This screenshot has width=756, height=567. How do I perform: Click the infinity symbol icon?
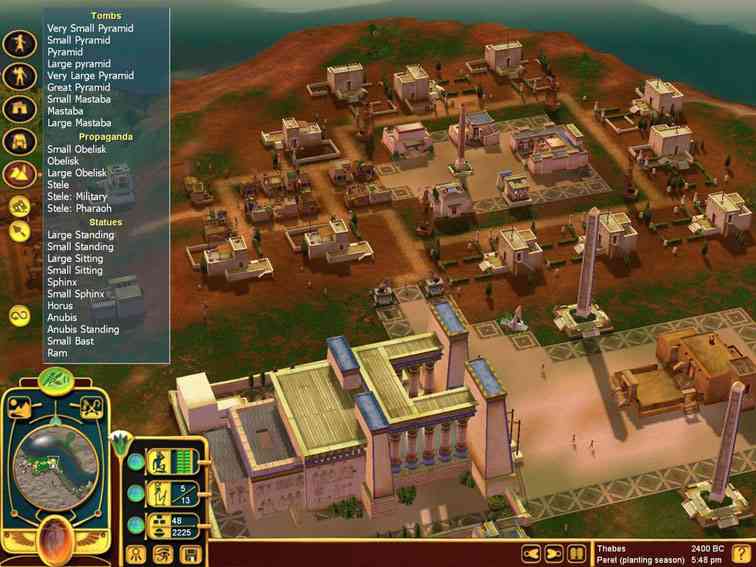(x=19, y=316)
